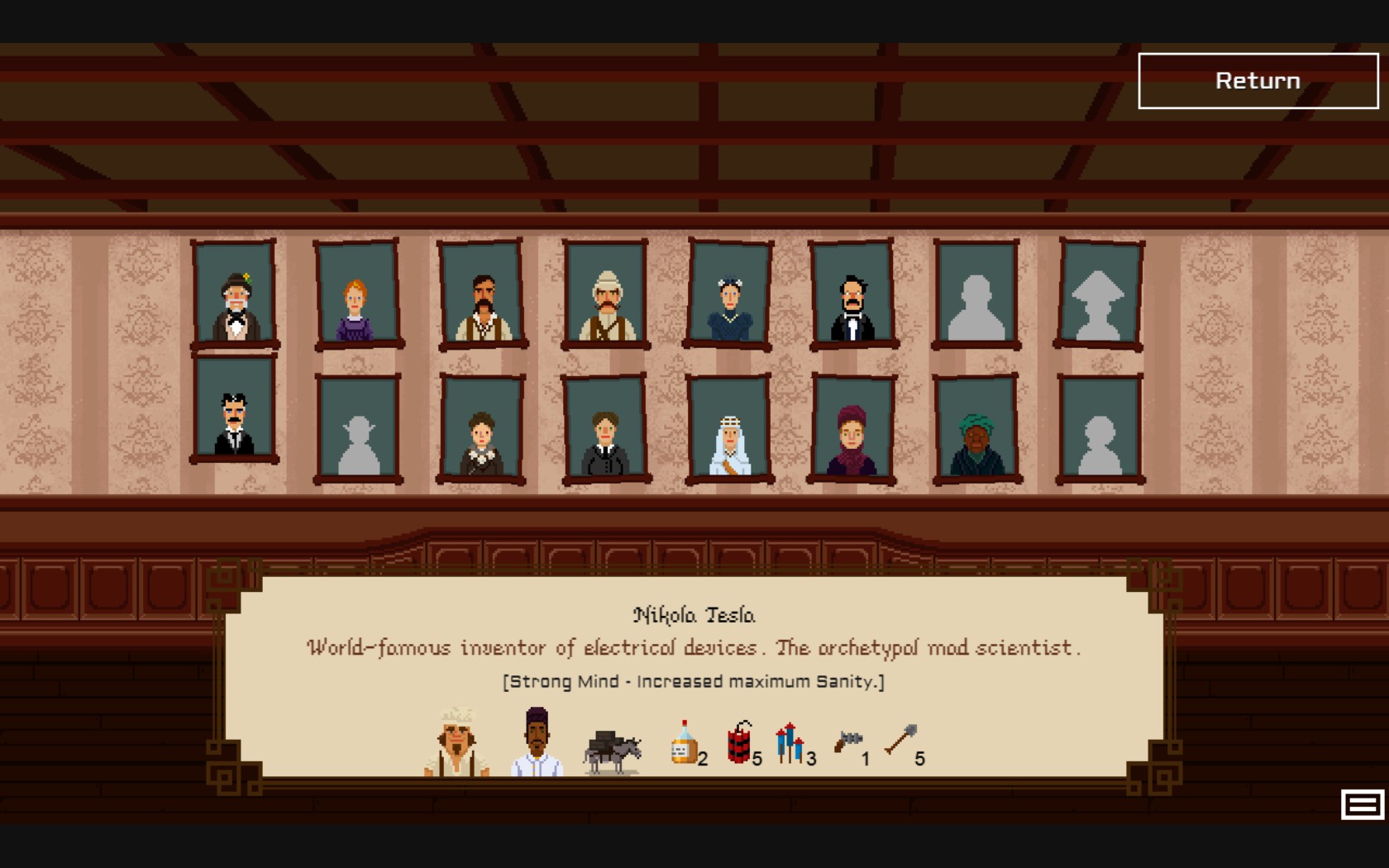Click the Return button
The image size is (1389, 868).
pos(1258,81)
